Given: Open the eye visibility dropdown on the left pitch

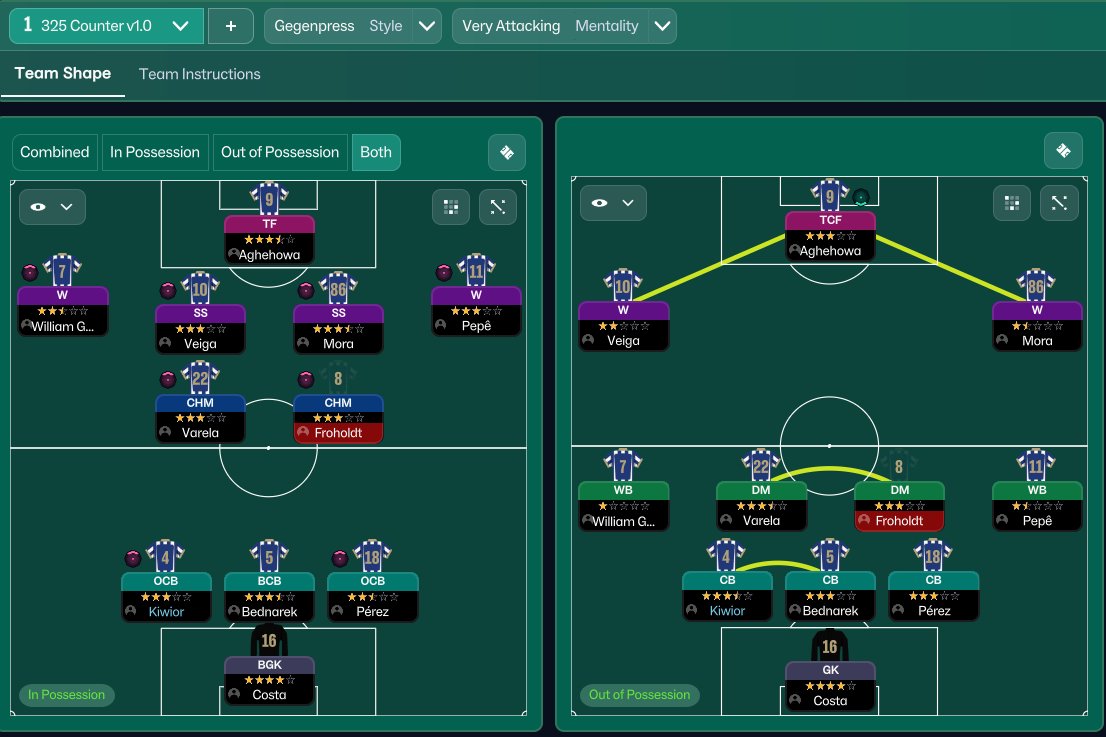Looking at the screenshot, I should (x=53, y=207).
